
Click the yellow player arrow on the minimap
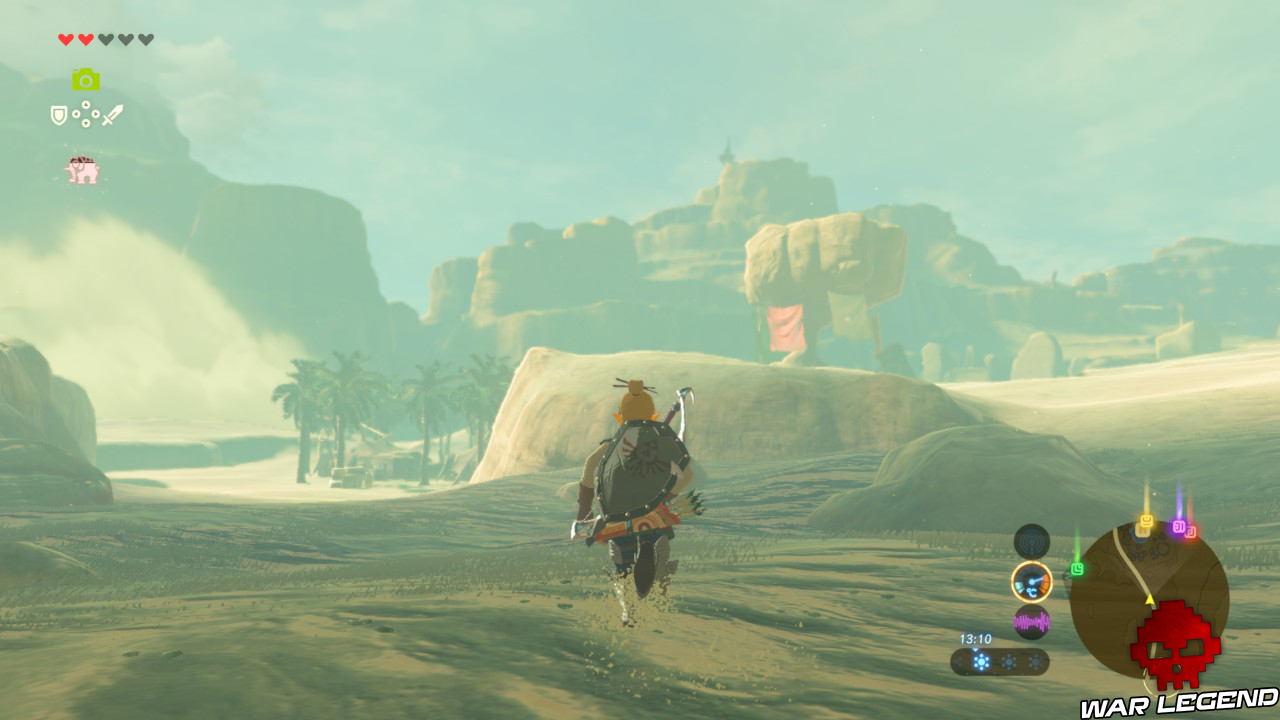coord(1150,598)
